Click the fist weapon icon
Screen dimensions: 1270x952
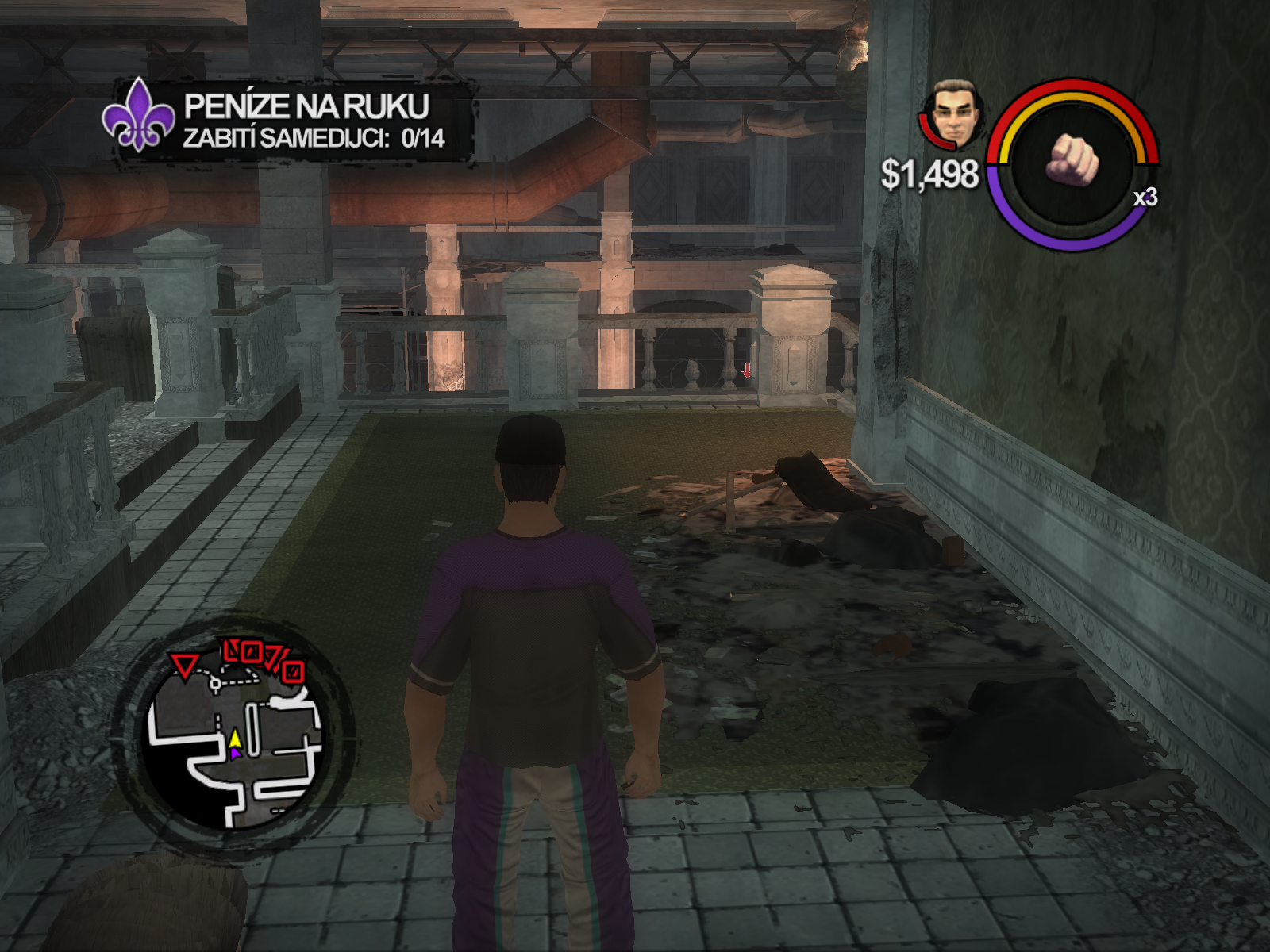coord(1073,159)
